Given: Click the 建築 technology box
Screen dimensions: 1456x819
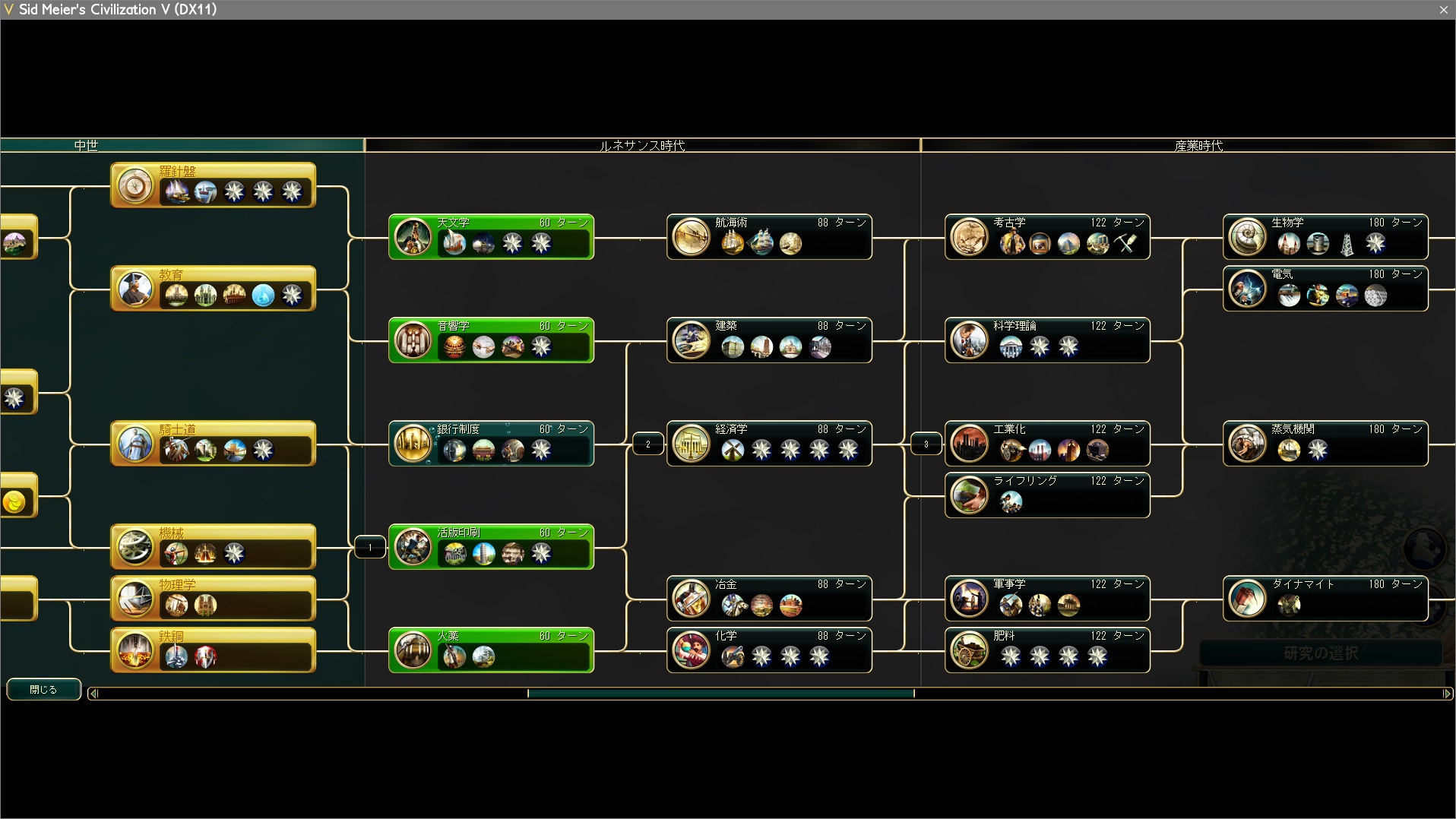Looking at the screenshot, I should (x=769, y=340).
